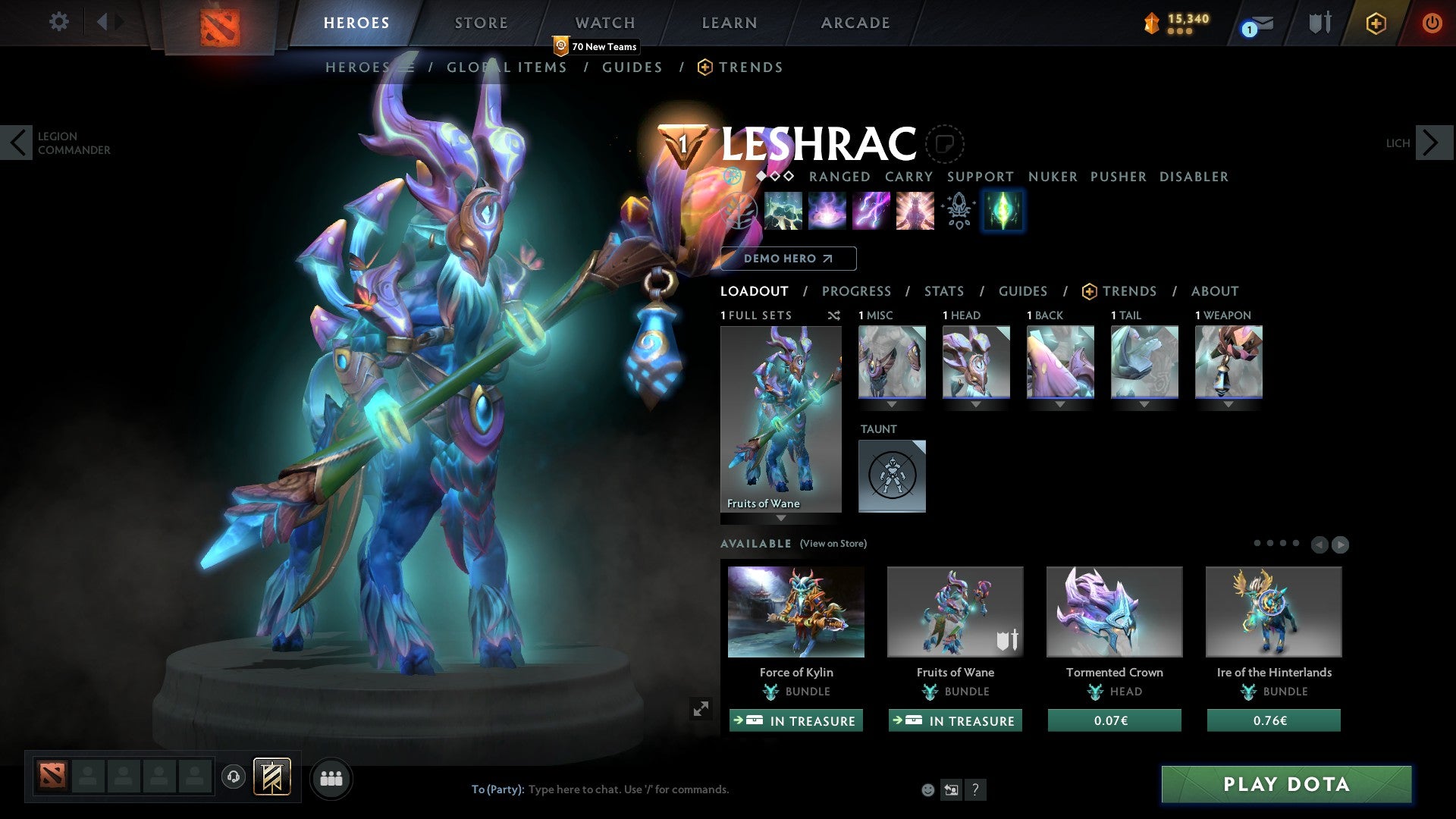Open the Fruits of Wane set dropdown arrow

(780, 519)
